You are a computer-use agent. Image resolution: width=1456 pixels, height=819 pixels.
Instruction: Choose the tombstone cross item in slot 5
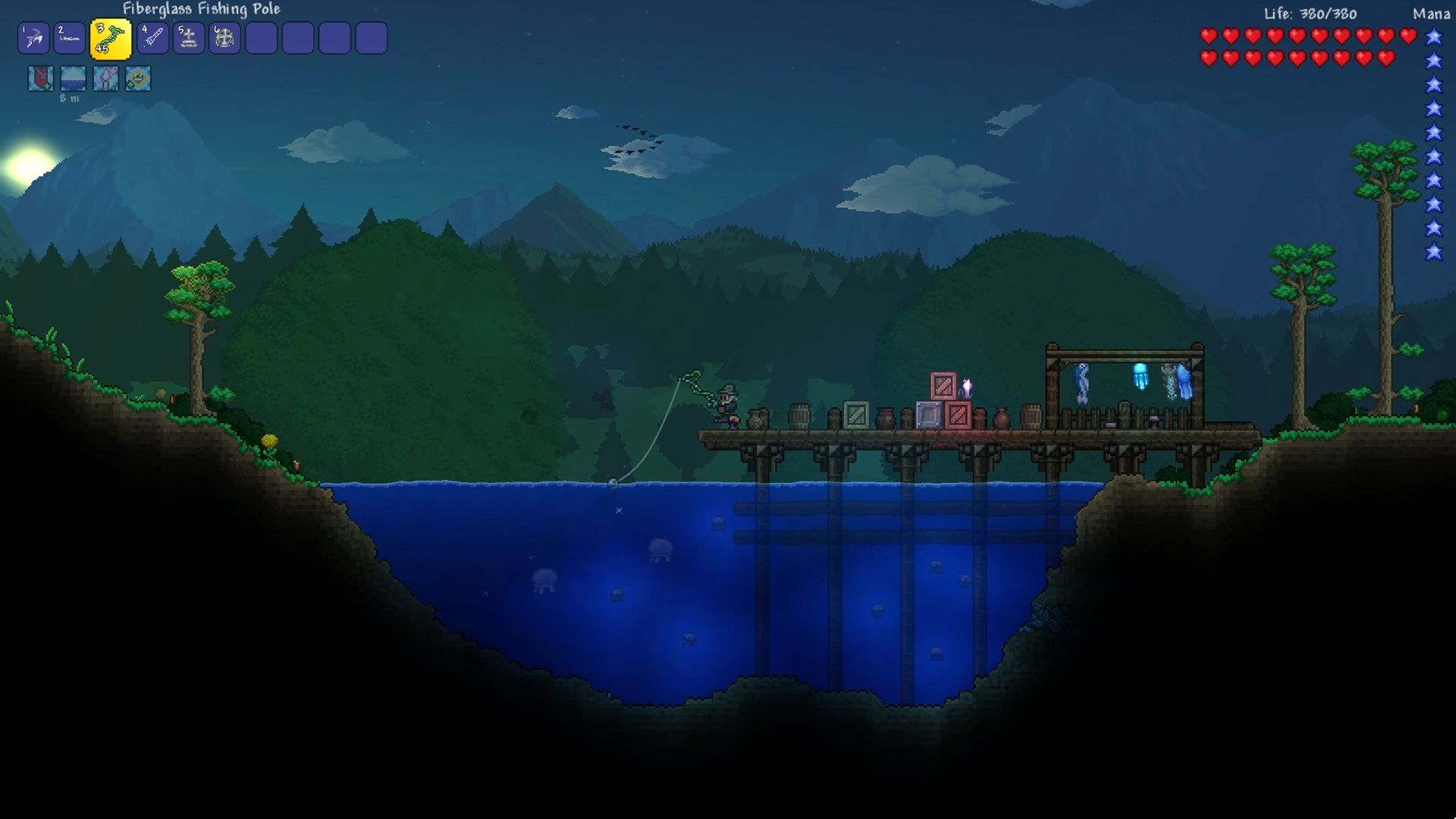[189, 38]
